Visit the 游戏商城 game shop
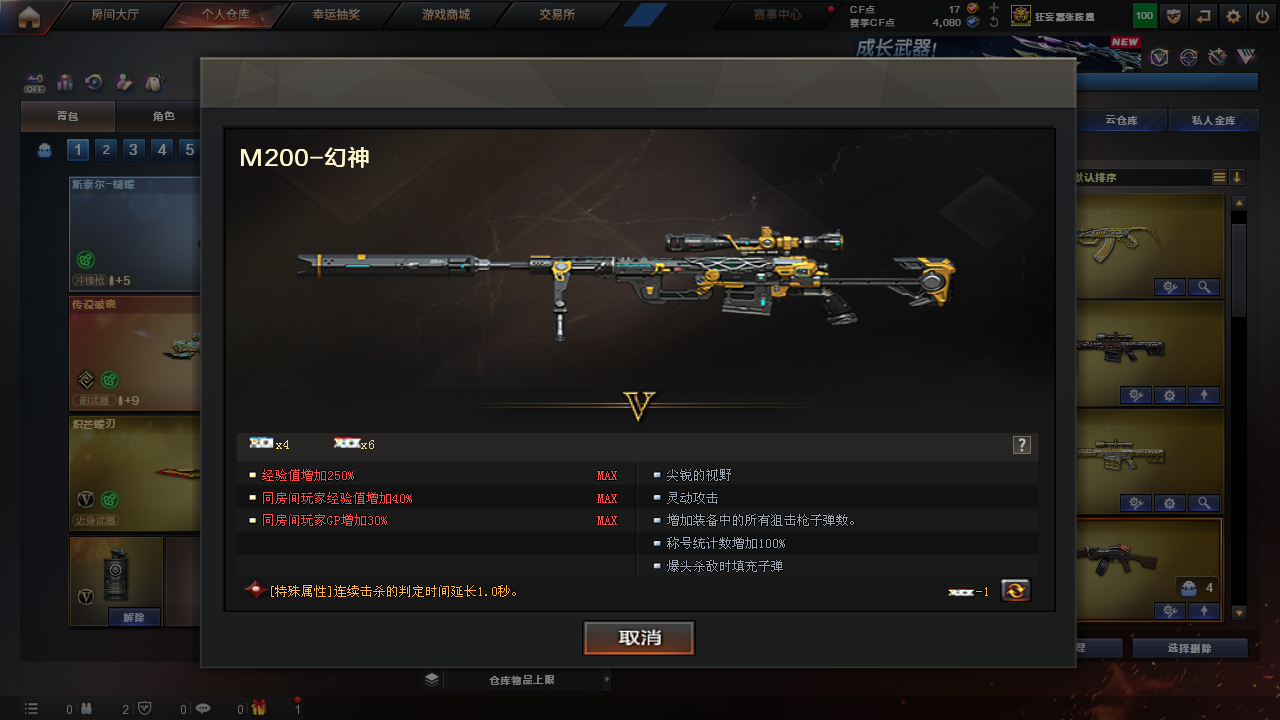 (446, 15)
